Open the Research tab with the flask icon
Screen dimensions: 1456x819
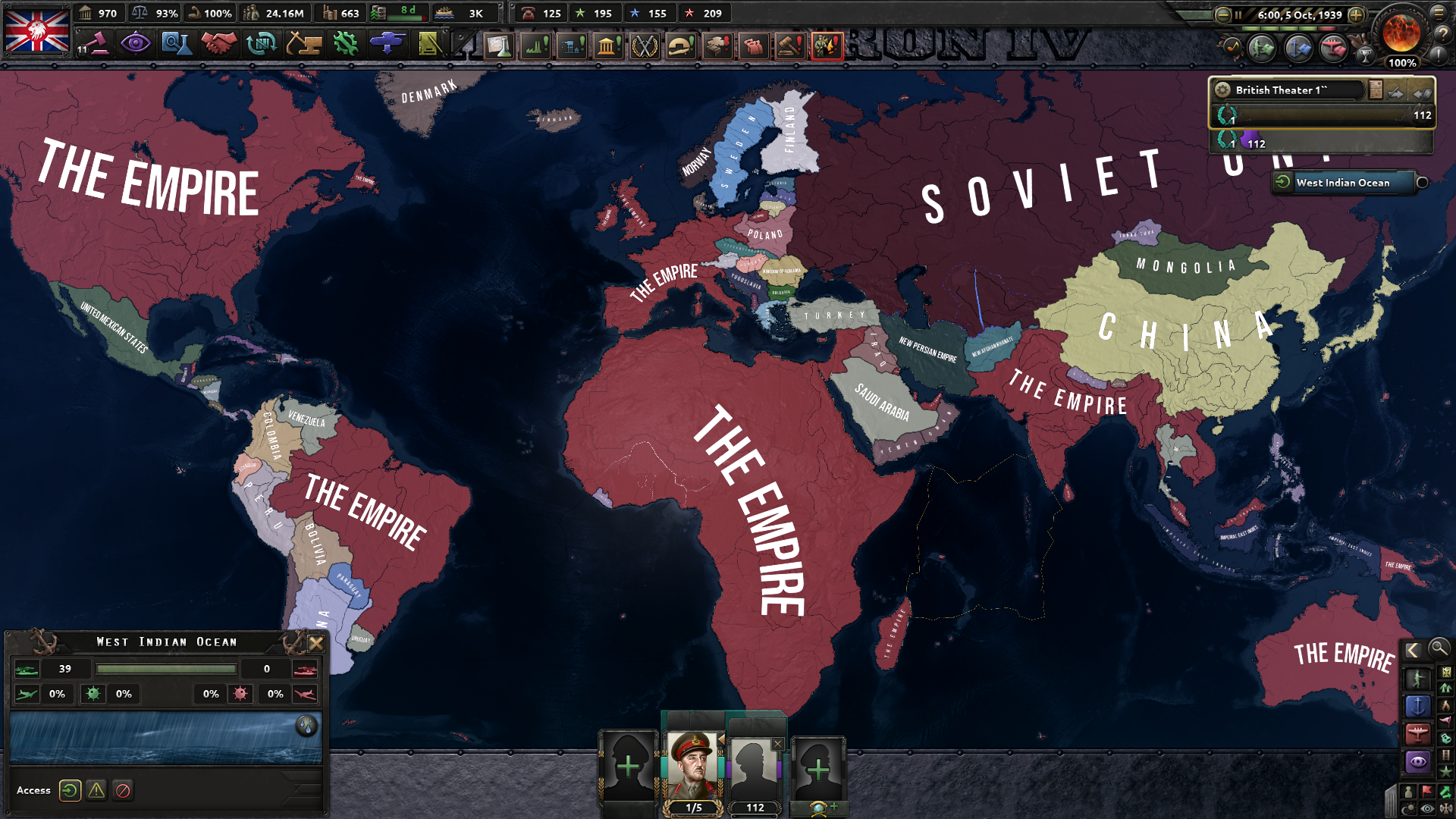pos(176,43)
